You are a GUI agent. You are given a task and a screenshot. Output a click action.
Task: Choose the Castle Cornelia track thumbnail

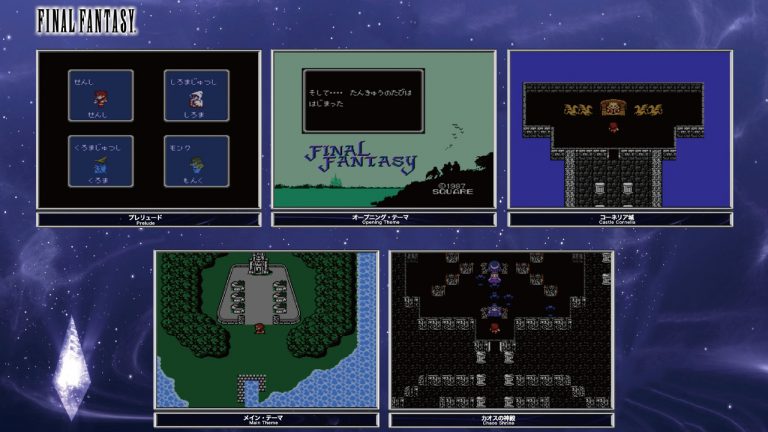click(x=620, y=130)
